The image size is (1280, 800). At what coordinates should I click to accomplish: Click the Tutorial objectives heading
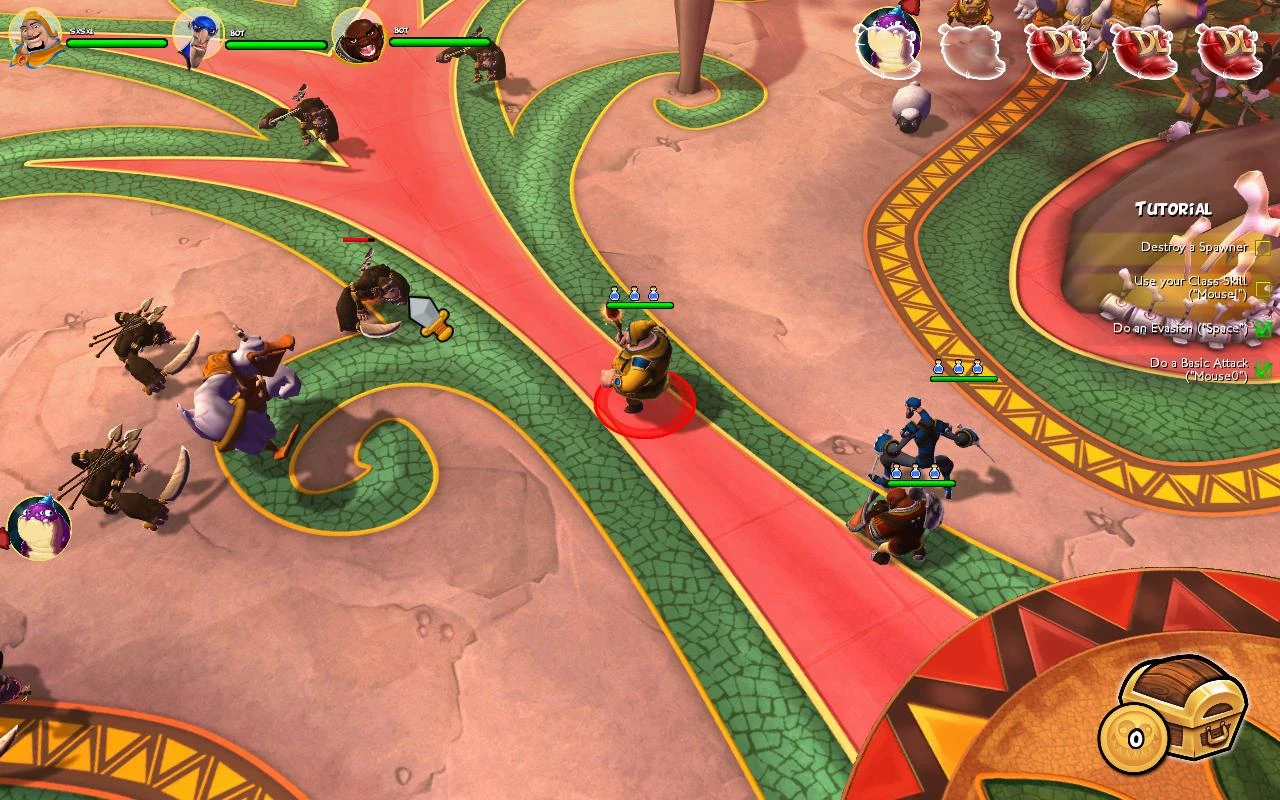1173,209
